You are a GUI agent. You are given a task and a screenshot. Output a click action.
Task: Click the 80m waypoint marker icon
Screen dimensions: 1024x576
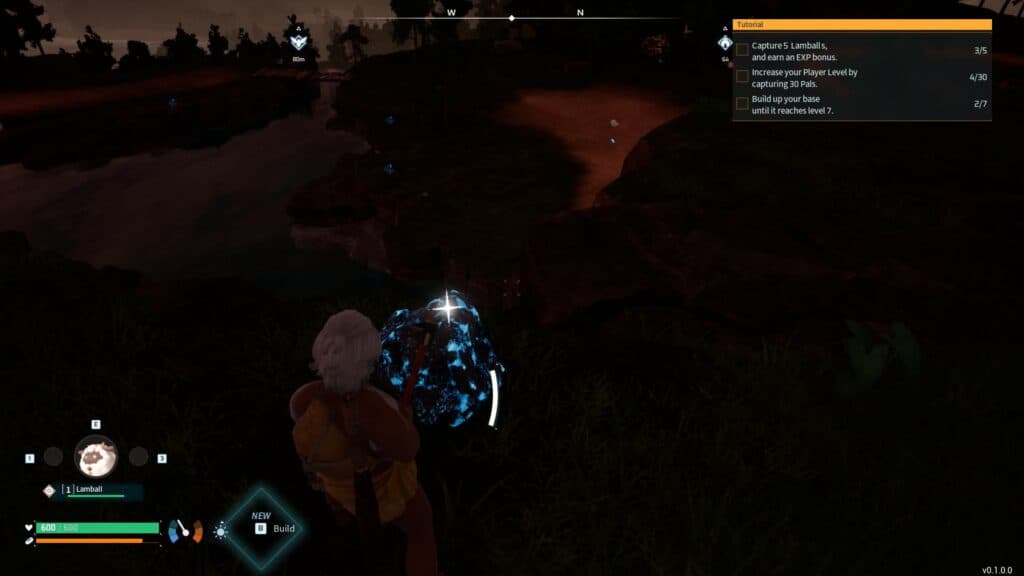point(298,40)
